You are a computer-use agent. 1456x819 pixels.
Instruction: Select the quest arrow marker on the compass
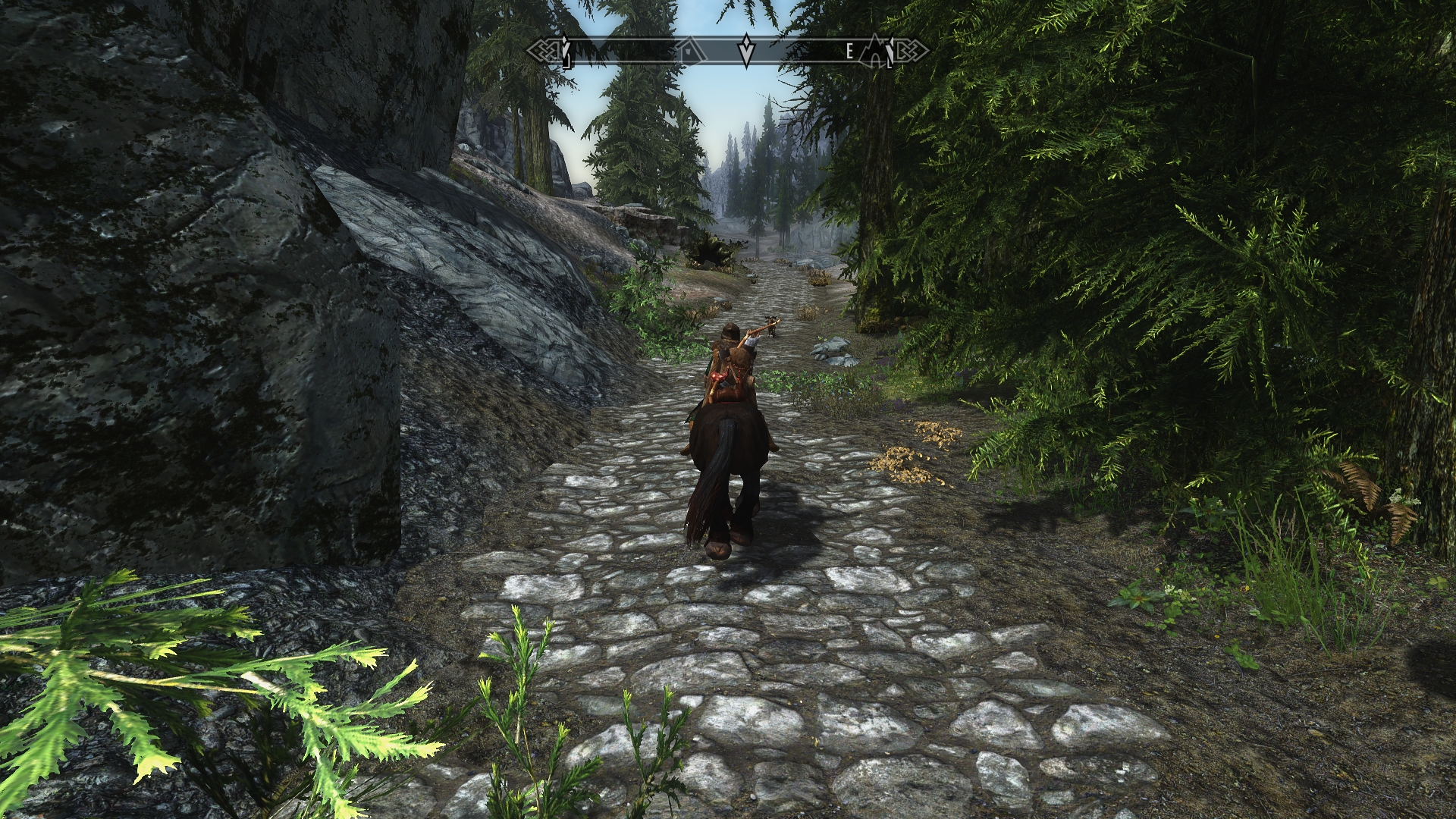[x=747, y=51]
